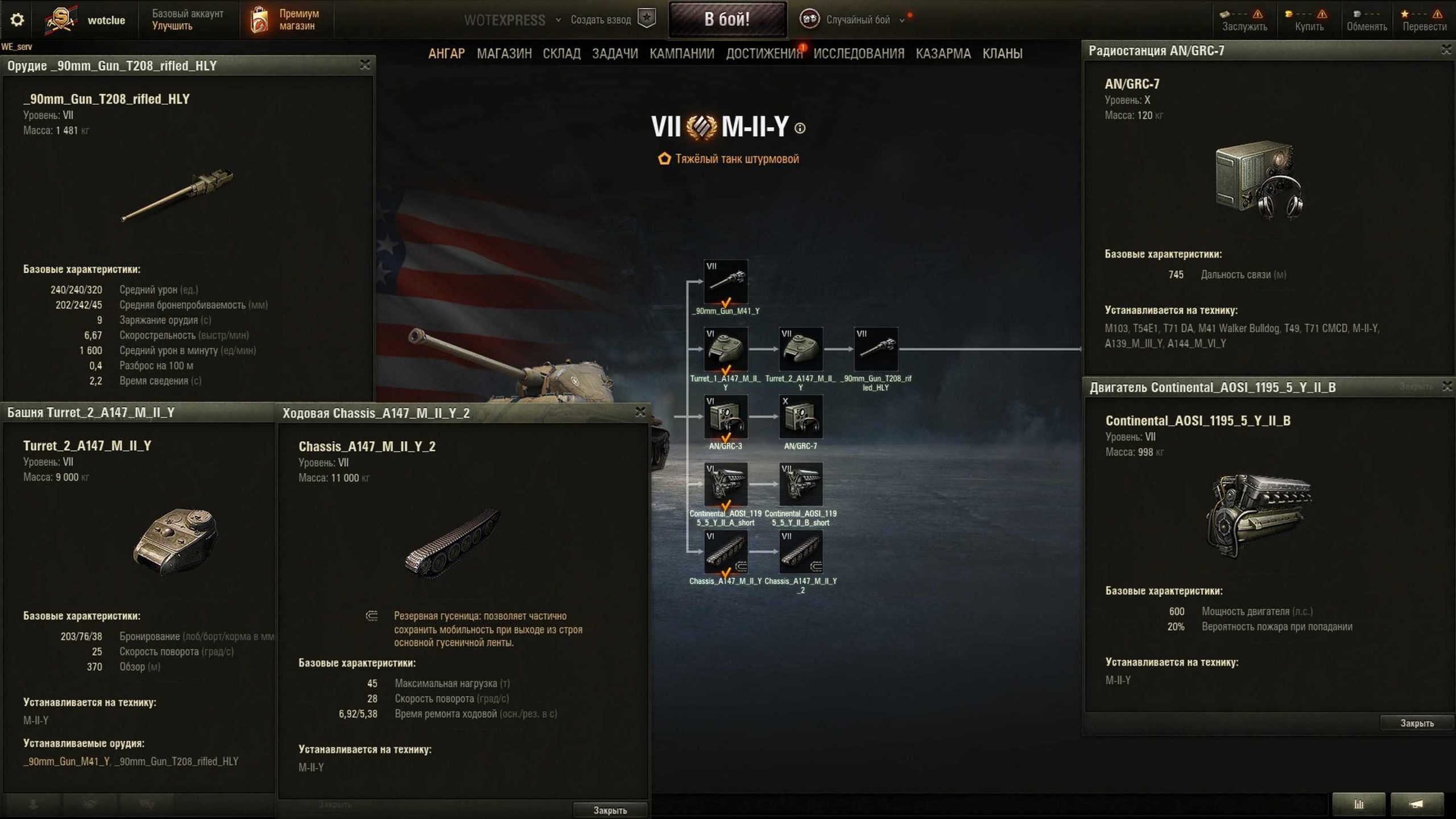Screen dimensions: 1456x819
Task: Open the Премиум магазин shop
Action: click(x=286, y=19)
